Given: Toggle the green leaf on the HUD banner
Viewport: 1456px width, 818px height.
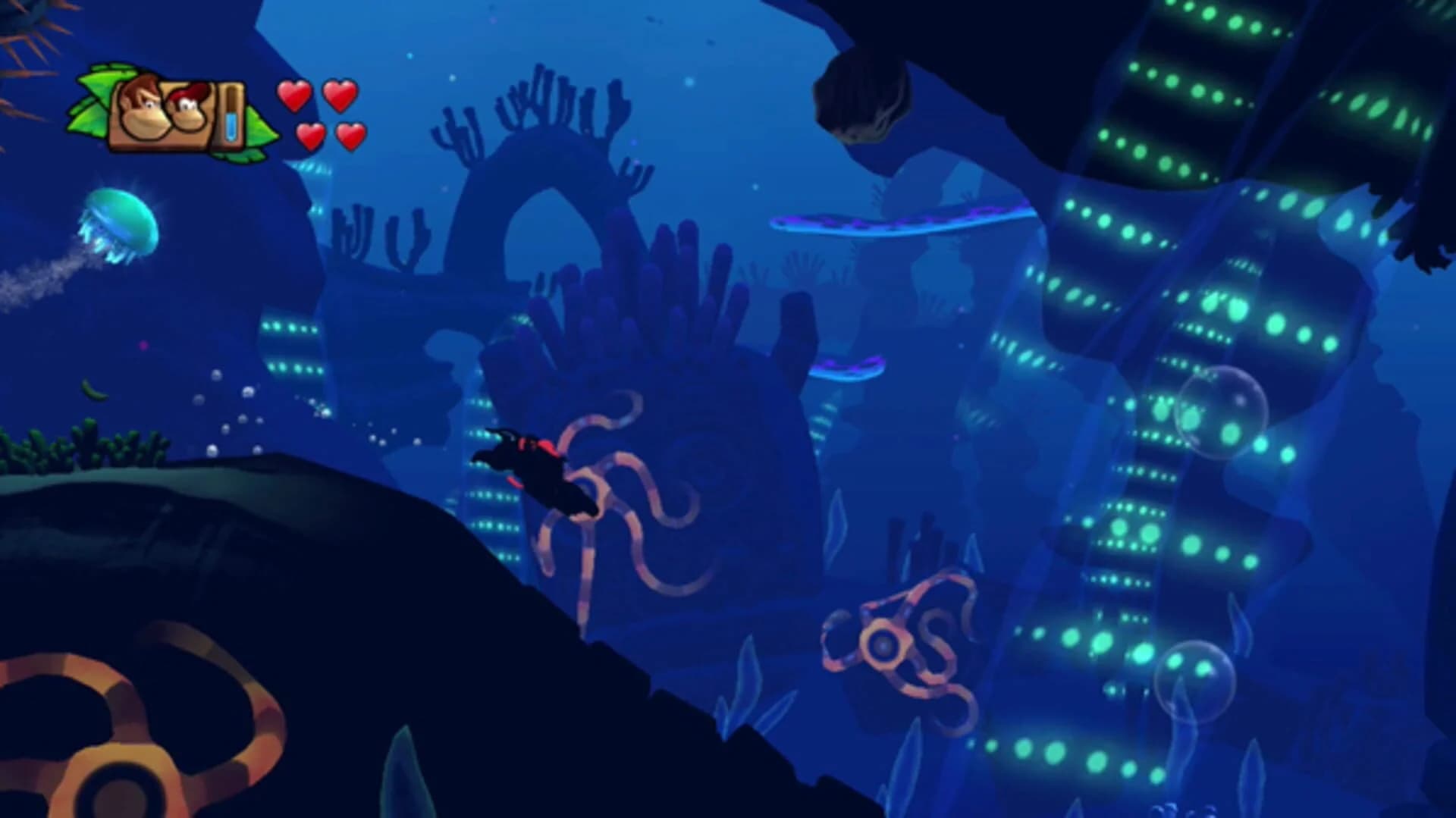Looking at the screenshot, I should point(99,91).
